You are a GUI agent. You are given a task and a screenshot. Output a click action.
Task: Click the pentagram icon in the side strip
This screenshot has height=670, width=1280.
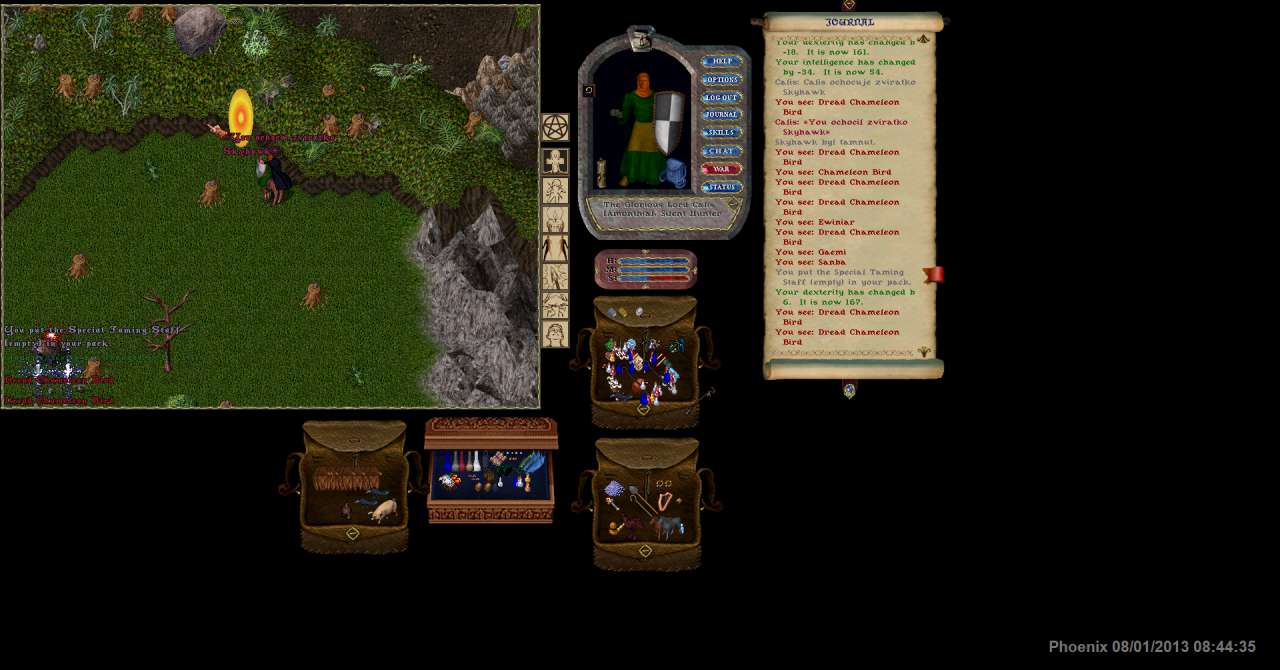(x=555, y=127)
